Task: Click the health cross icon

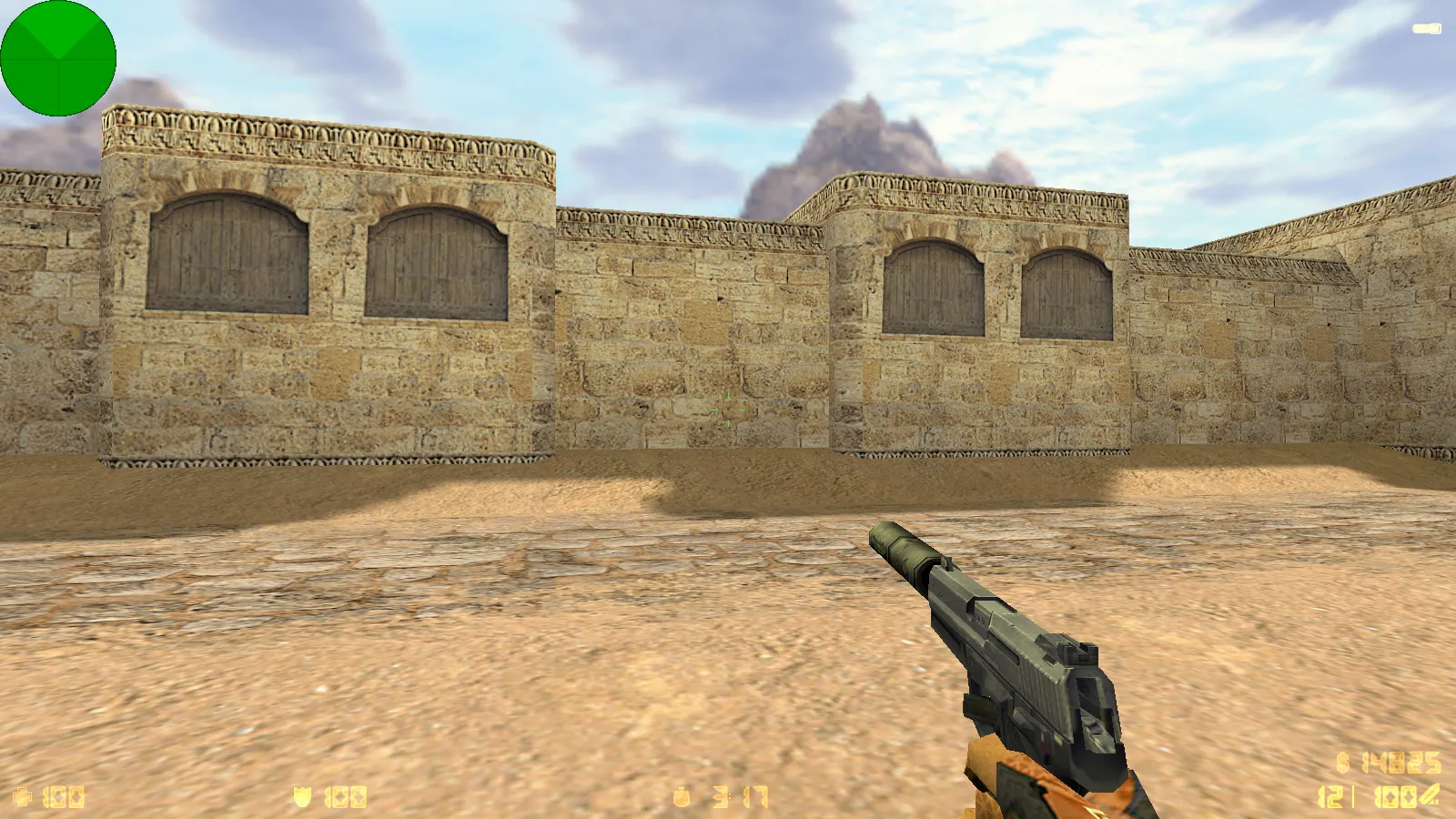Action: click(x=23, y=795)
